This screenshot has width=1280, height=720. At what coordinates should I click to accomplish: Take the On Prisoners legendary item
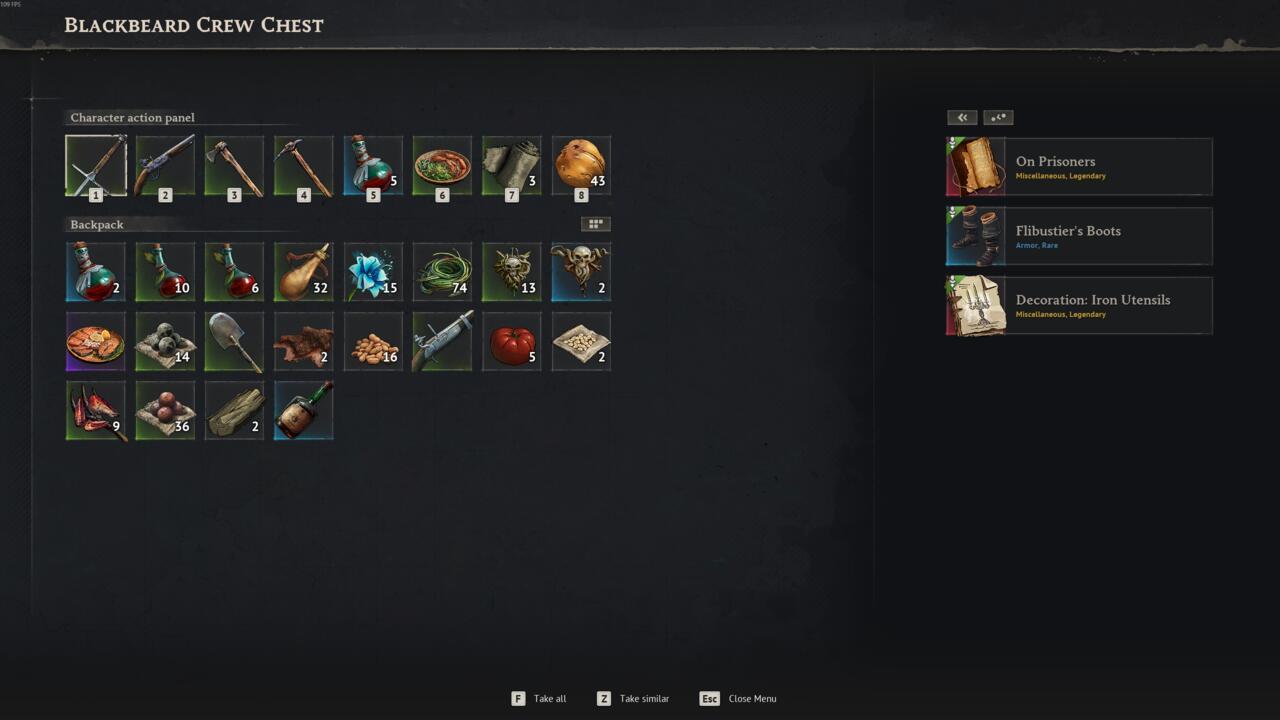(x=1079, y=167)
